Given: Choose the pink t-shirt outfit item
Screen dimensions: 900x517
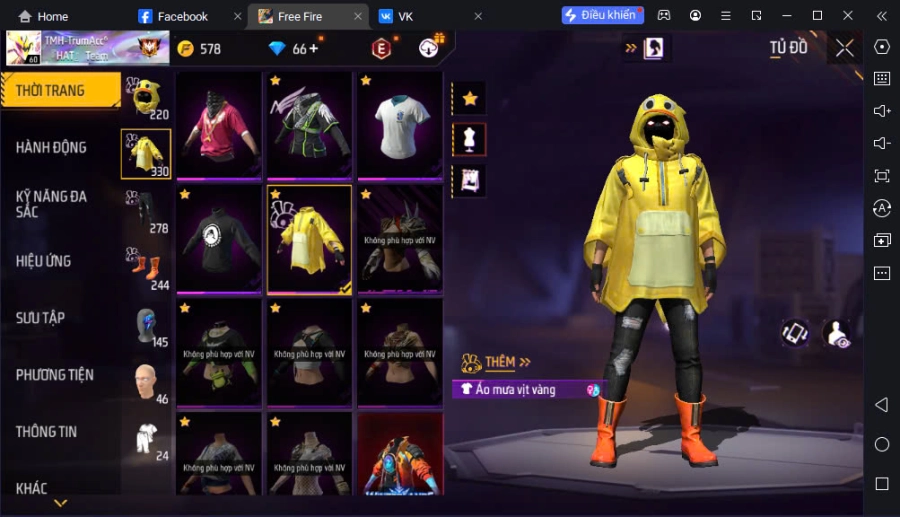Looking at the screenshot, I should (x=219, y=125).
